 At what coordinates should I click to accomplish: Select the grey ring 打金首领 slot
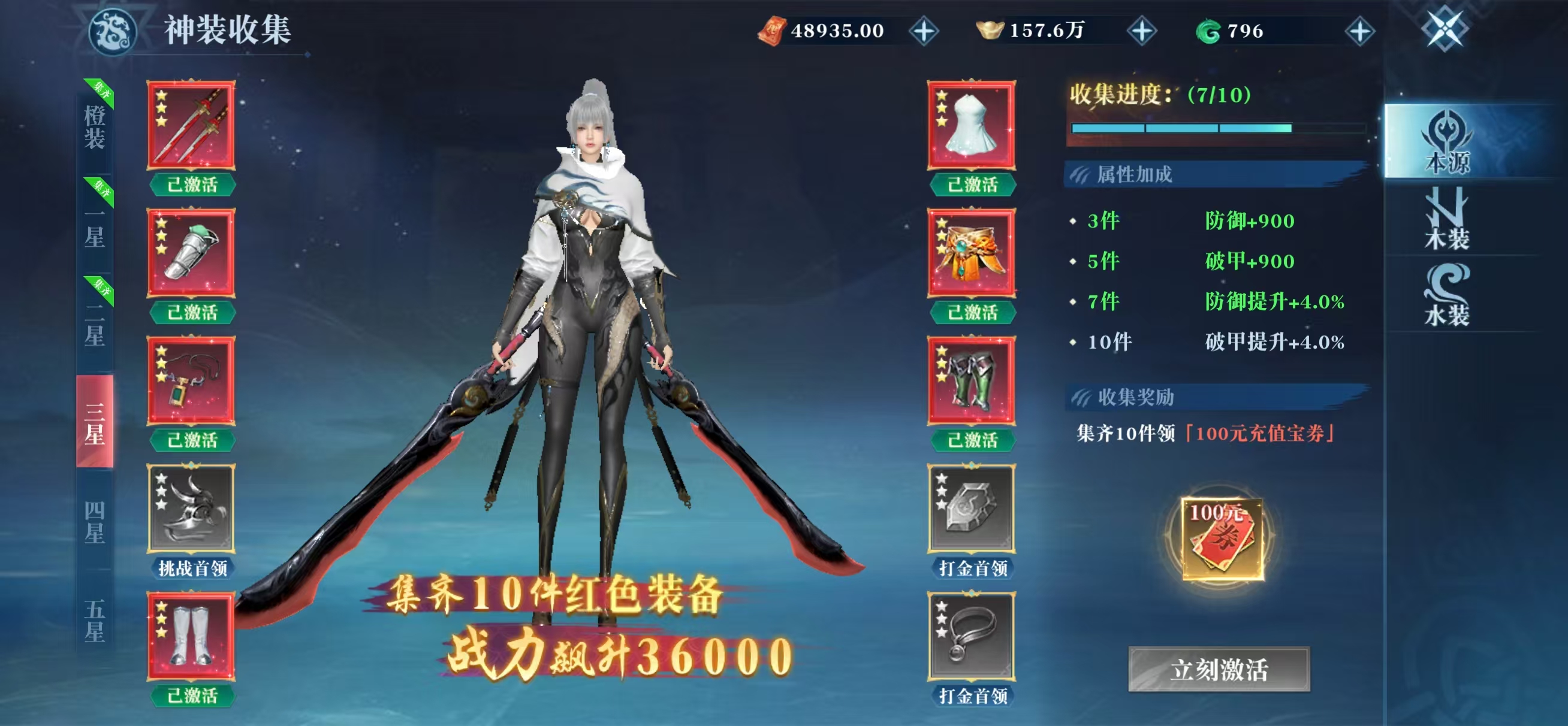pyautogui.click(x=972, y=637)
